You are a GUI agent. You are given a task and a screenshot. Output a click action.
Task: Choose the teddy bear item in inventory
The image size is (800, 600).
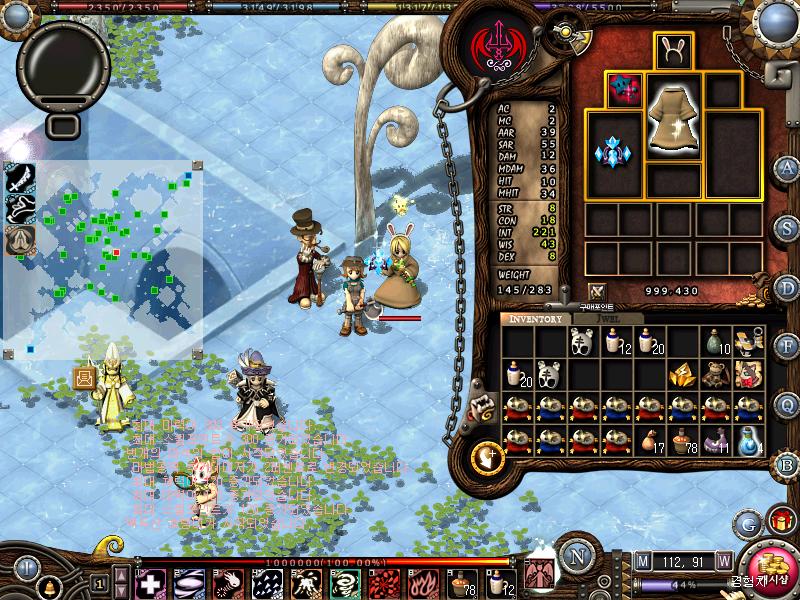click(714, 374)
